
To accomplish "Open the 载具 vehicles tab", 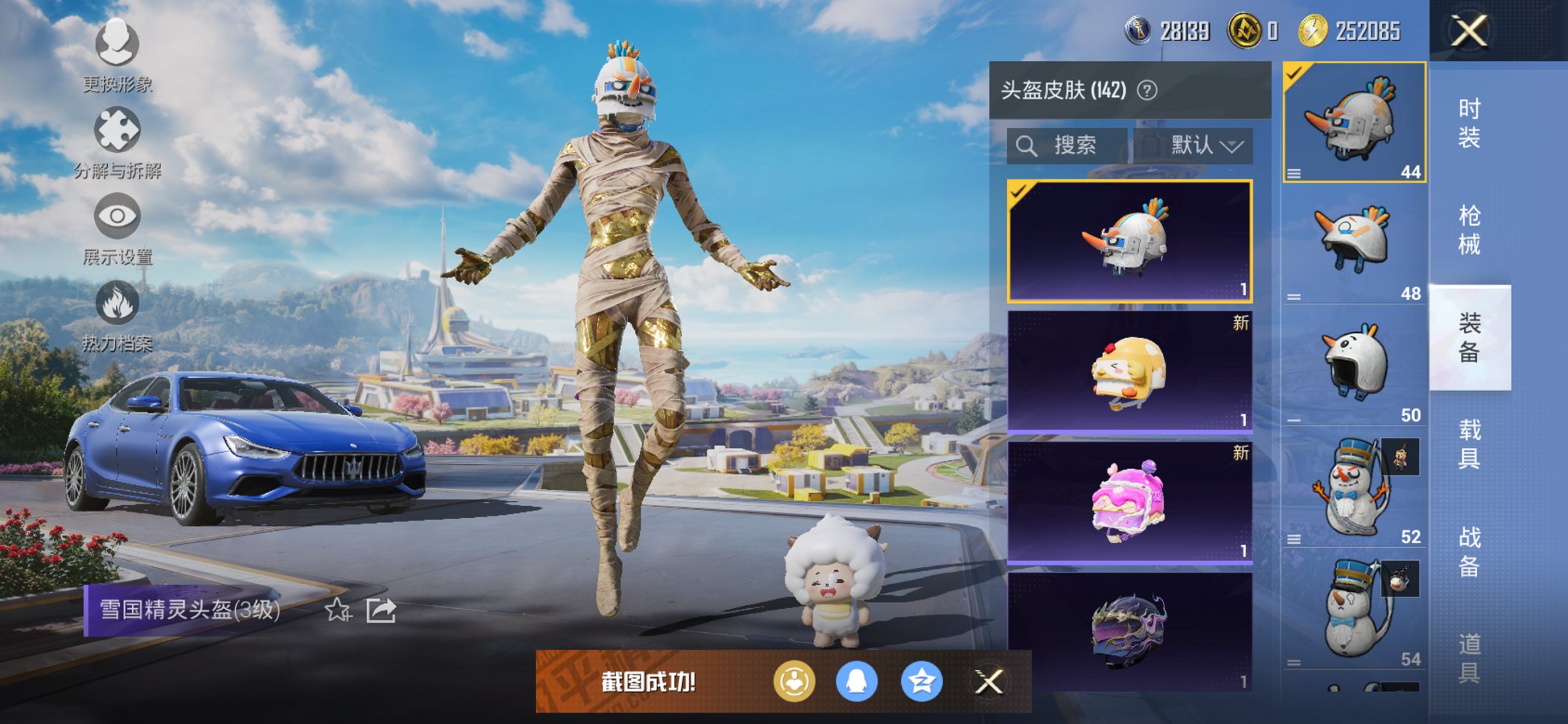I will click(x=1468, y=444).
